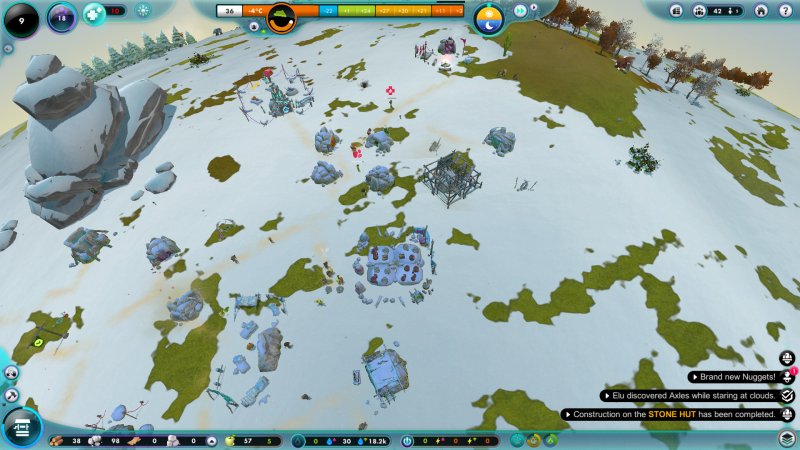Screen dimensions: 800x450
Task: Click the hammer tool icon
Action: tap(11, 395)
